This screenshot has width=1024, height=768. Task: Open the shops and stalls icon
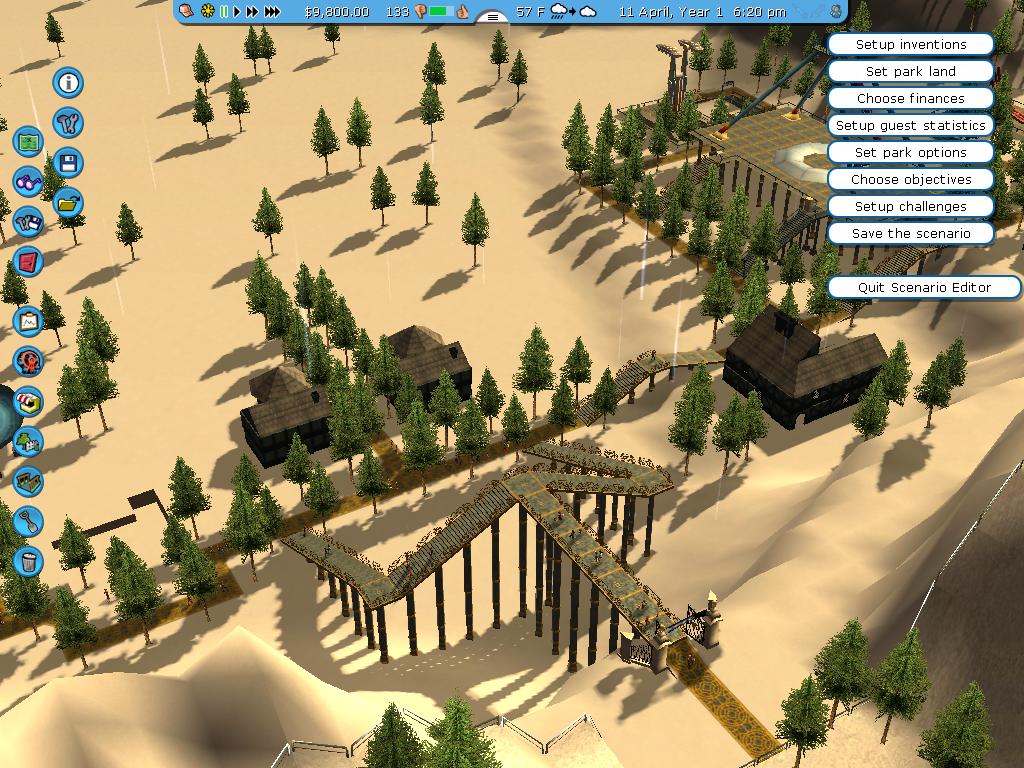[28, 402]
